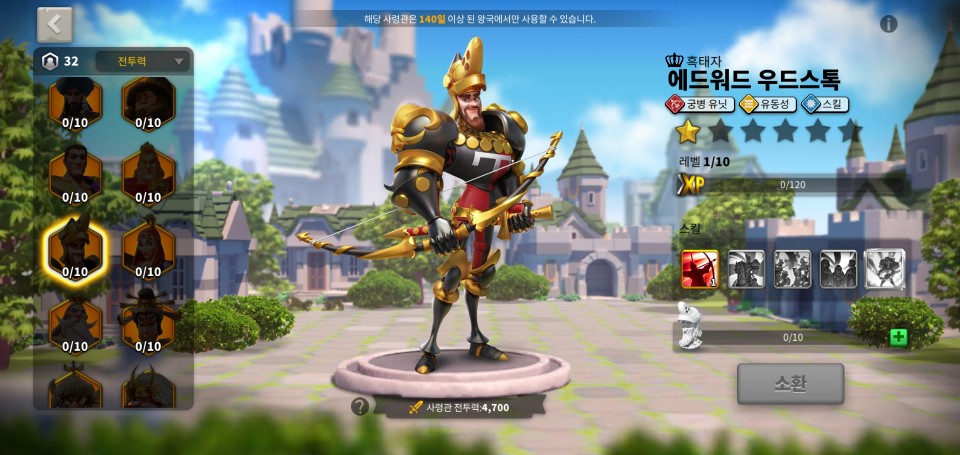Image resolution: width=960 pixels, height=455 pixels.
Task: Add sculptures with the green plus button
Action: (898, 337)
